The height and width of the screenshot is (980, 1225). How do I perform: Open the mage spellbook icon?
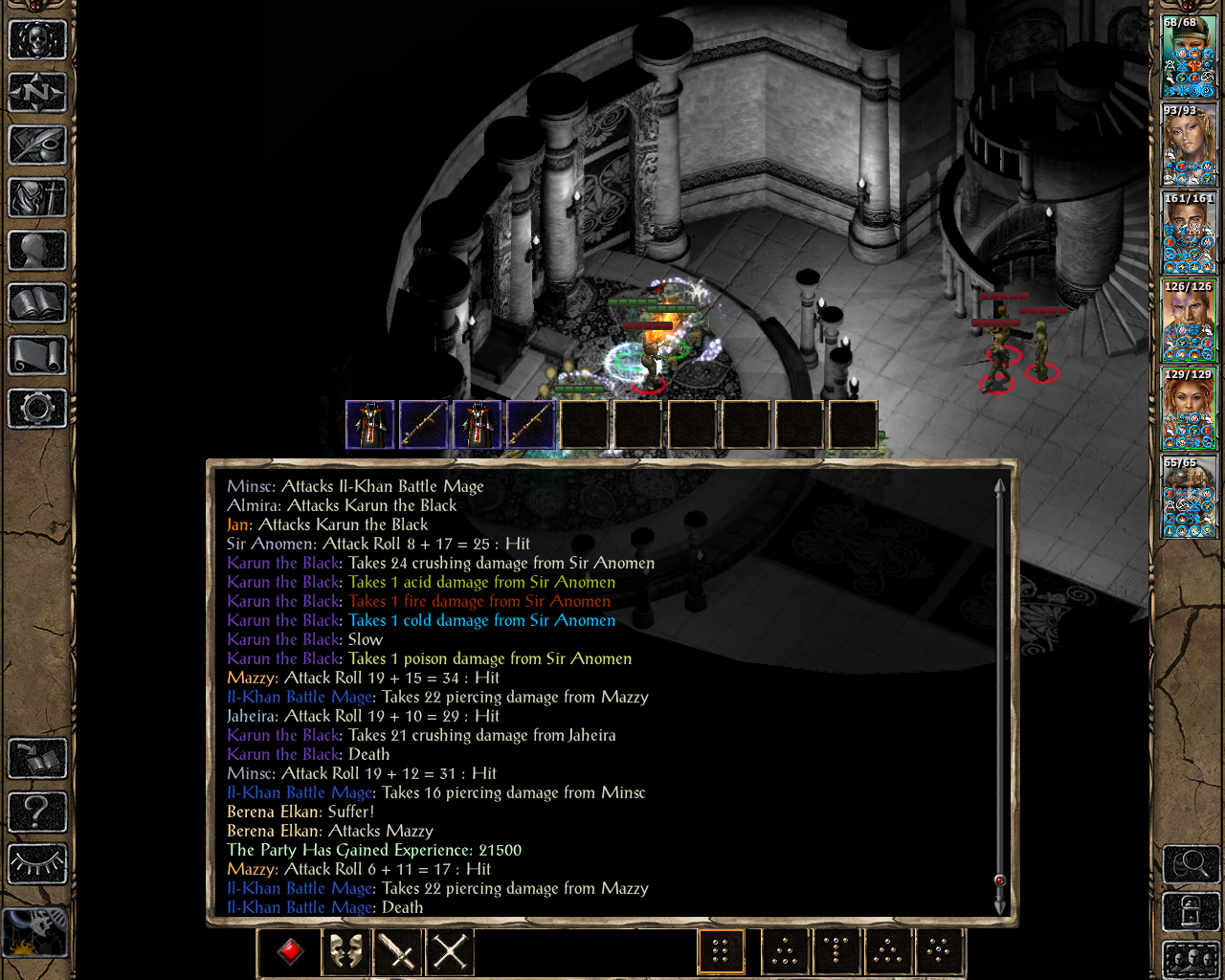tap(37, 303)
